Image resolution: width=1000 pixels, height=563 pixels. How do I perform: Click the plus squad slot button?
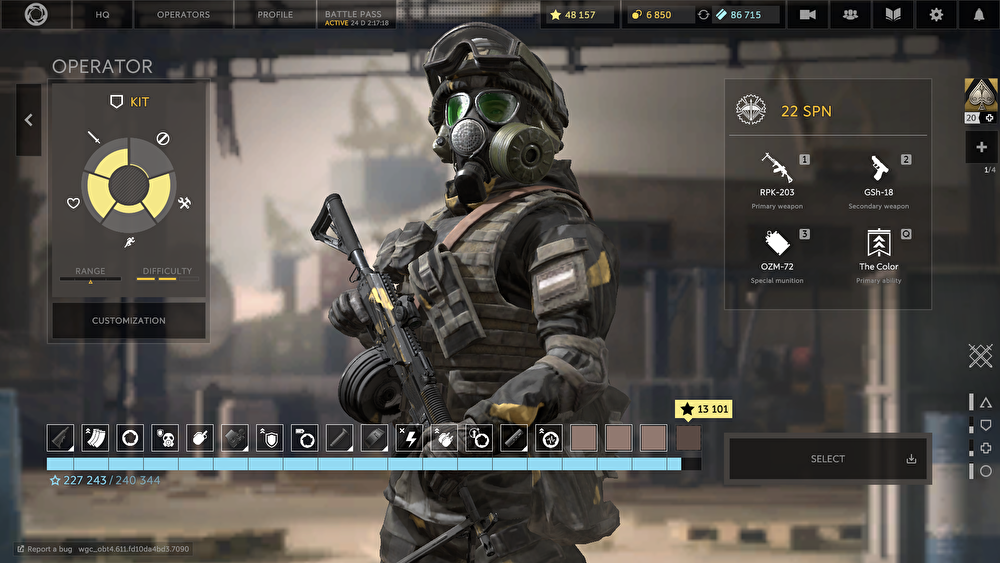coord(981,147)
